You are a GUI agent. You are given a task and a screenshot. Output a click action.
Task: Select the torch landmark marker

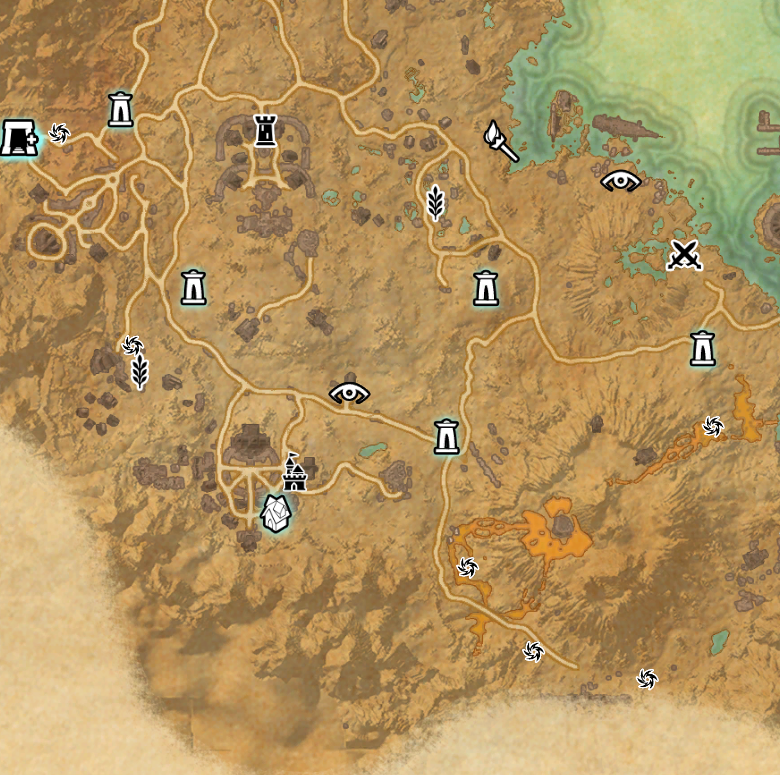coord(500,141)
